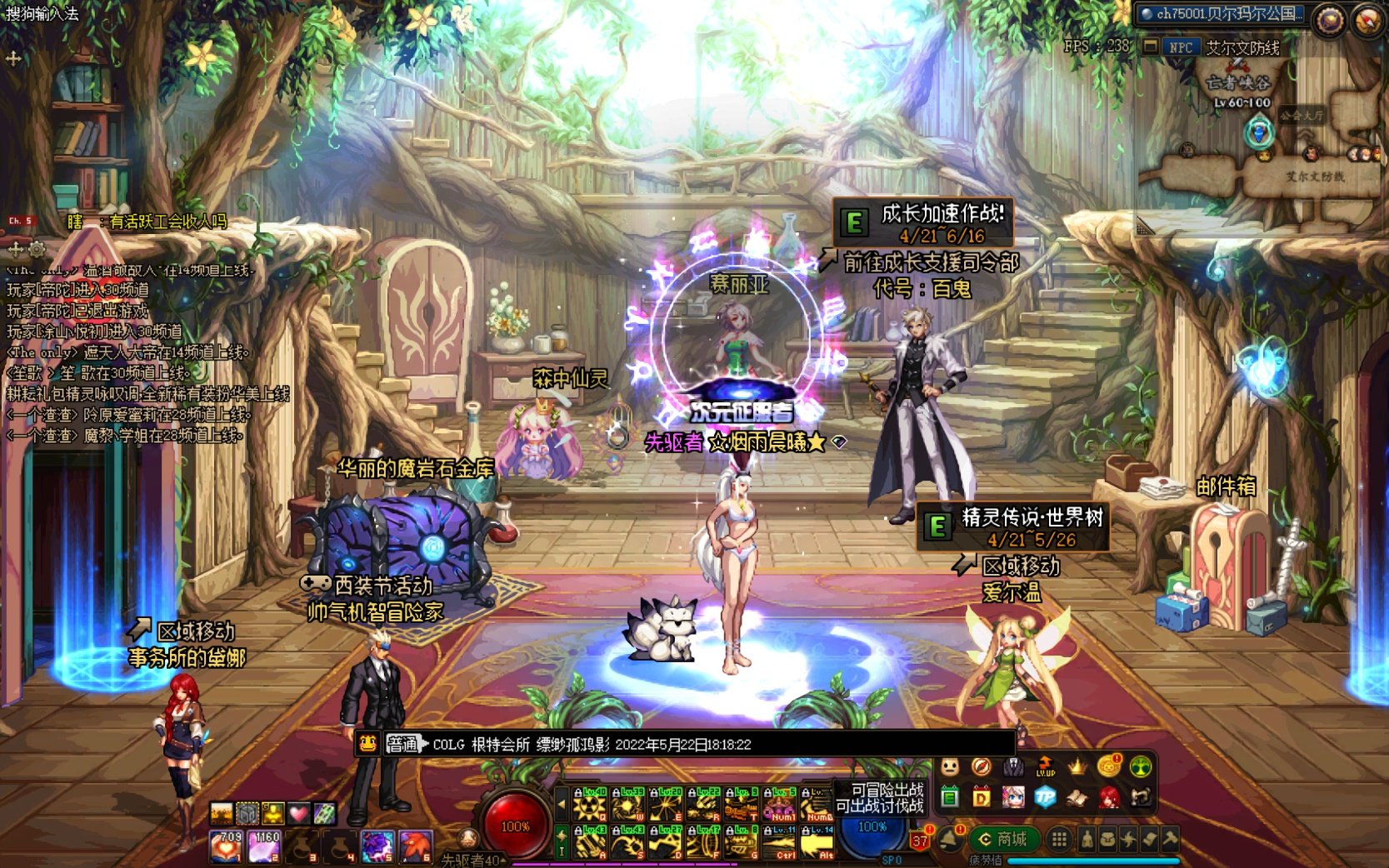Image resolution: width=1389 pixels, height=868 pixels.
Task: Select the 普通 chat channel button
Action: click(x=402, y=744)
